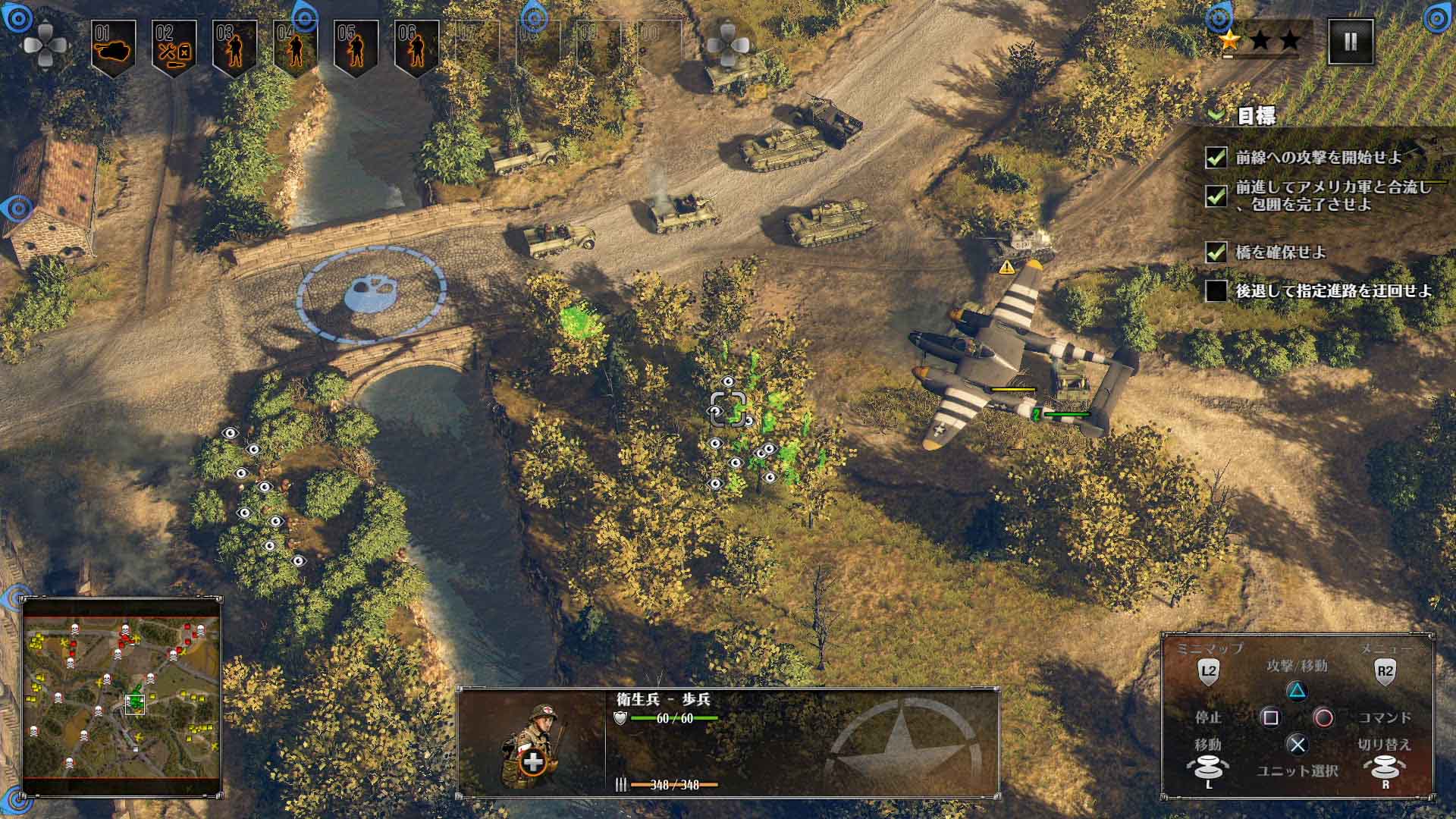
Task: Click the X 切り替え switch button
Action: [x=1298, y=744]
